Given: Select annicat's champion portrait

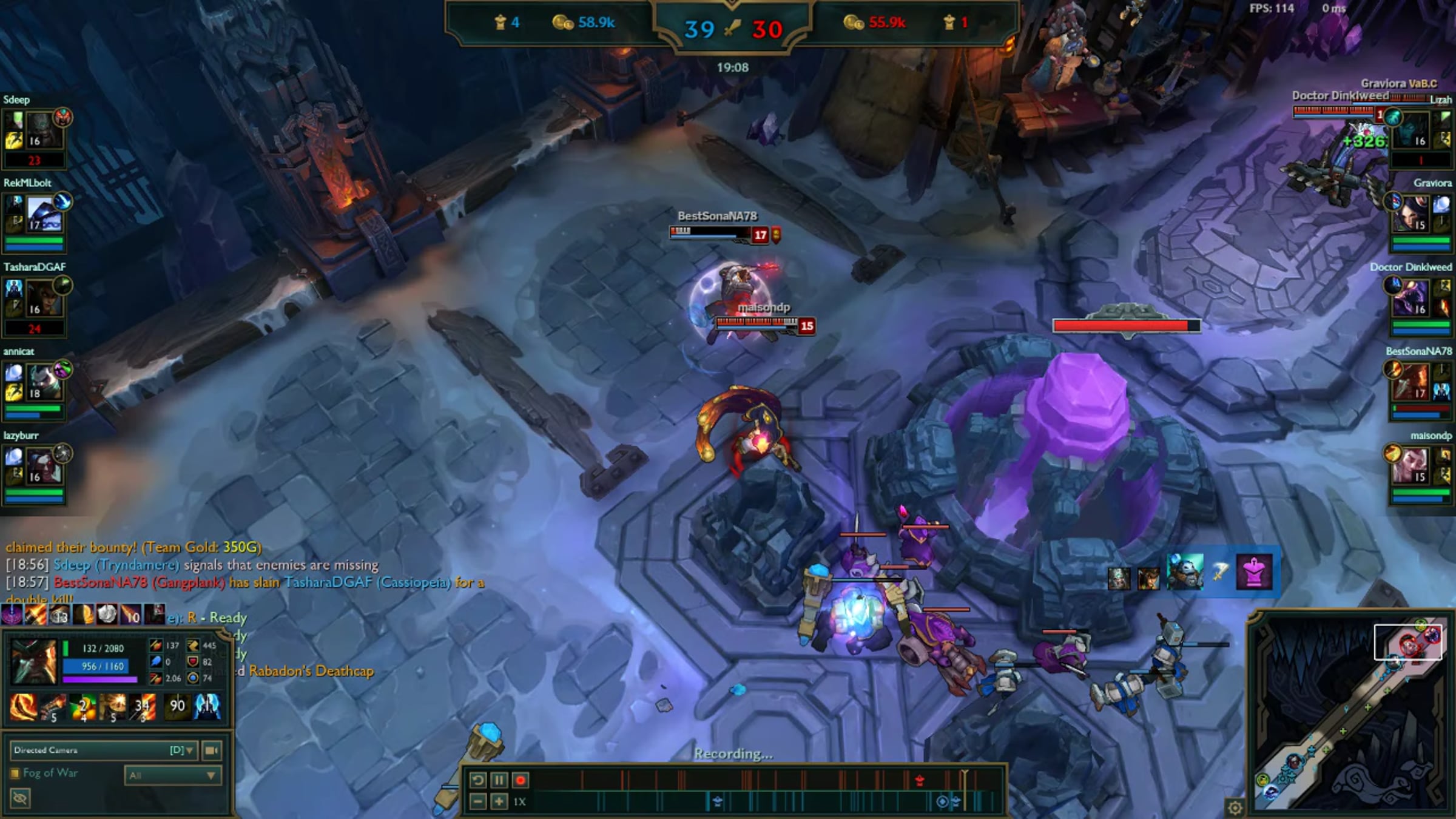Looking at the screenshot, I should point(44,382).
